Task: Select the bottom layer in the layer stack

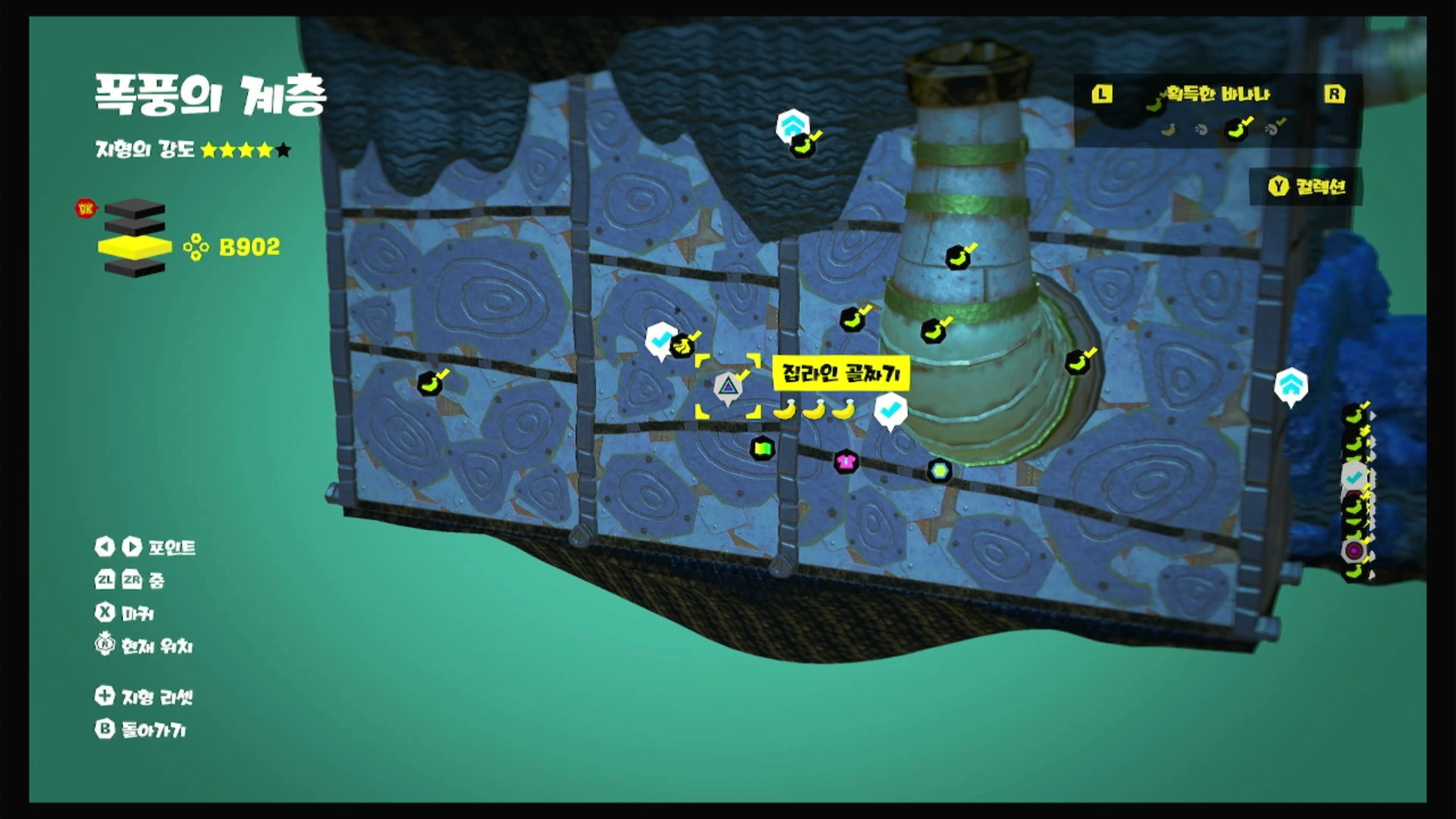Action: click(135, 267)
